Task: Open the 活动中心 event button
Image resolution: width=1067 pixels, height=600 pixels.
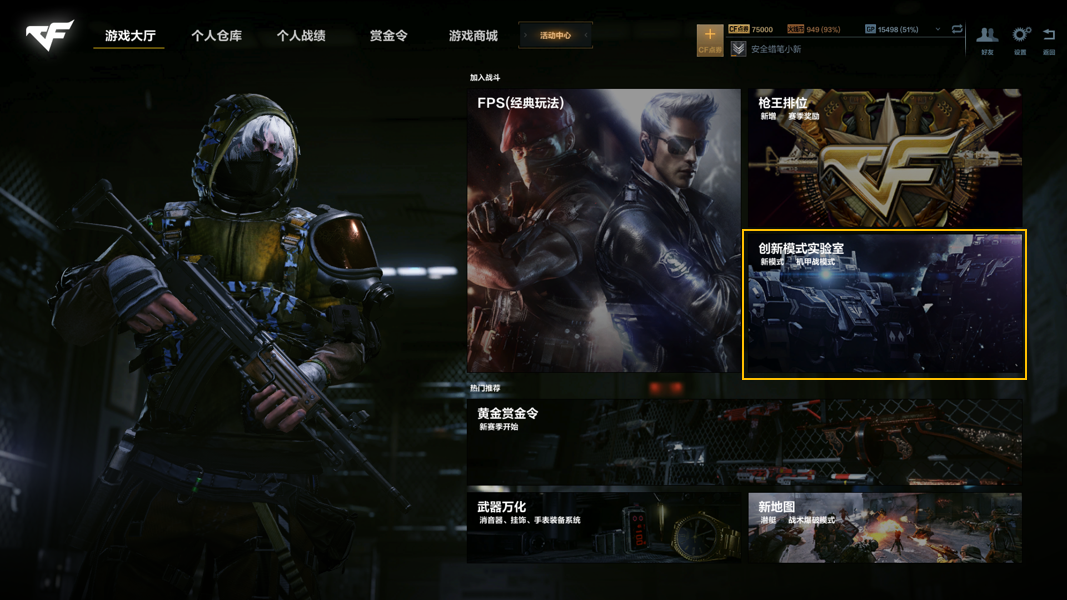Action: coord(556,36)
